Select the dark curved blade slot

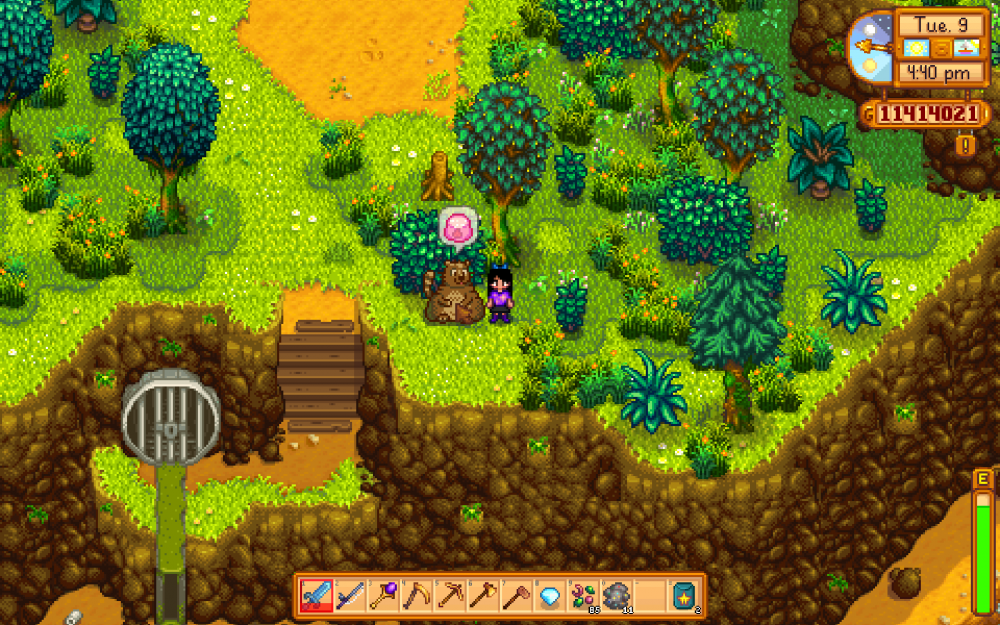350,596
